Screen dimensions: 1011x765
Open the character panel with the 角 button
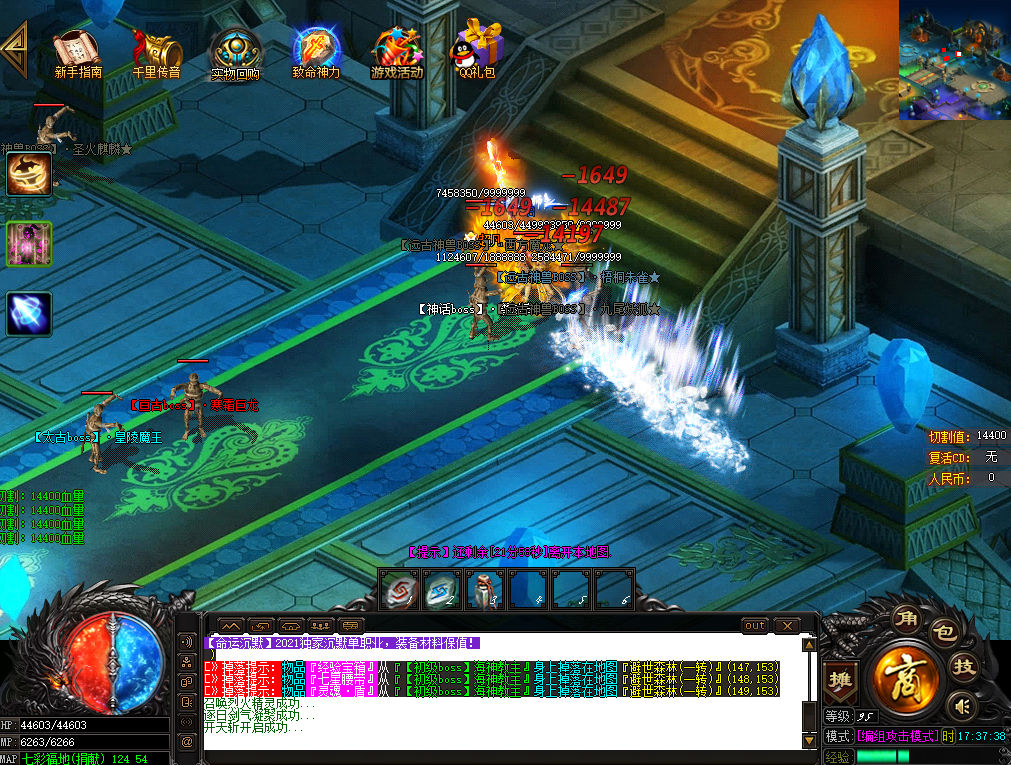pos(906,617)
